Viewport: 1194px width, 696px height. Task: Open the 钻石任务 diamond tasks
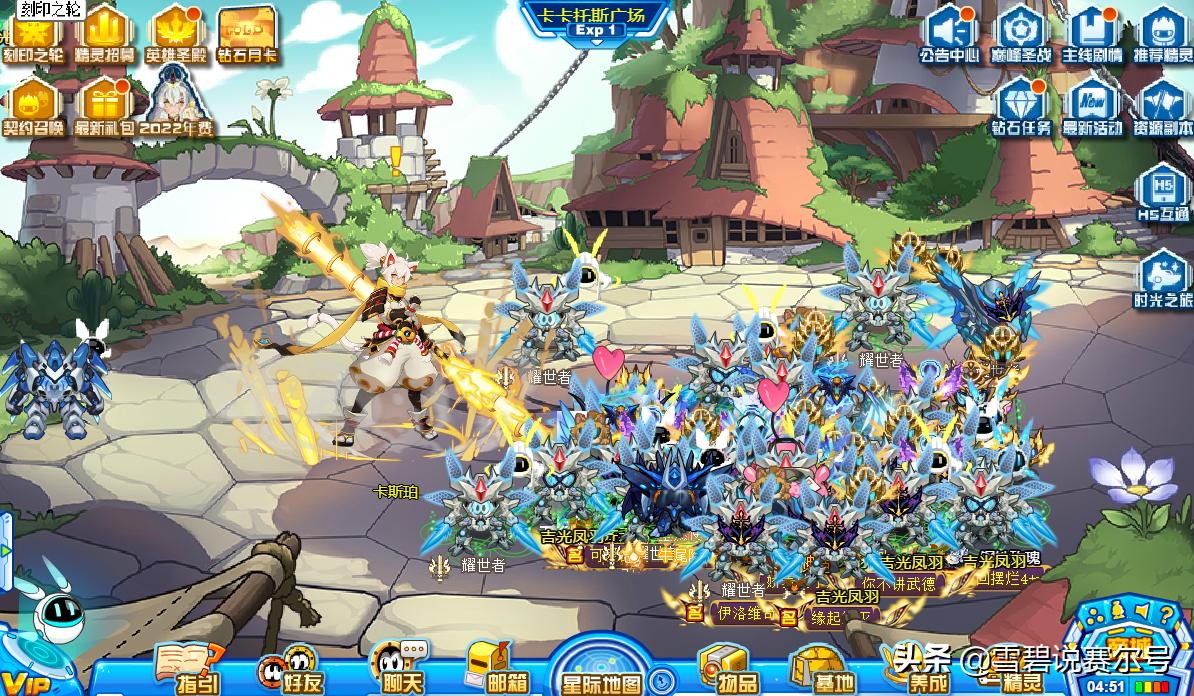pyautogui.click(x=1021, y=106)
